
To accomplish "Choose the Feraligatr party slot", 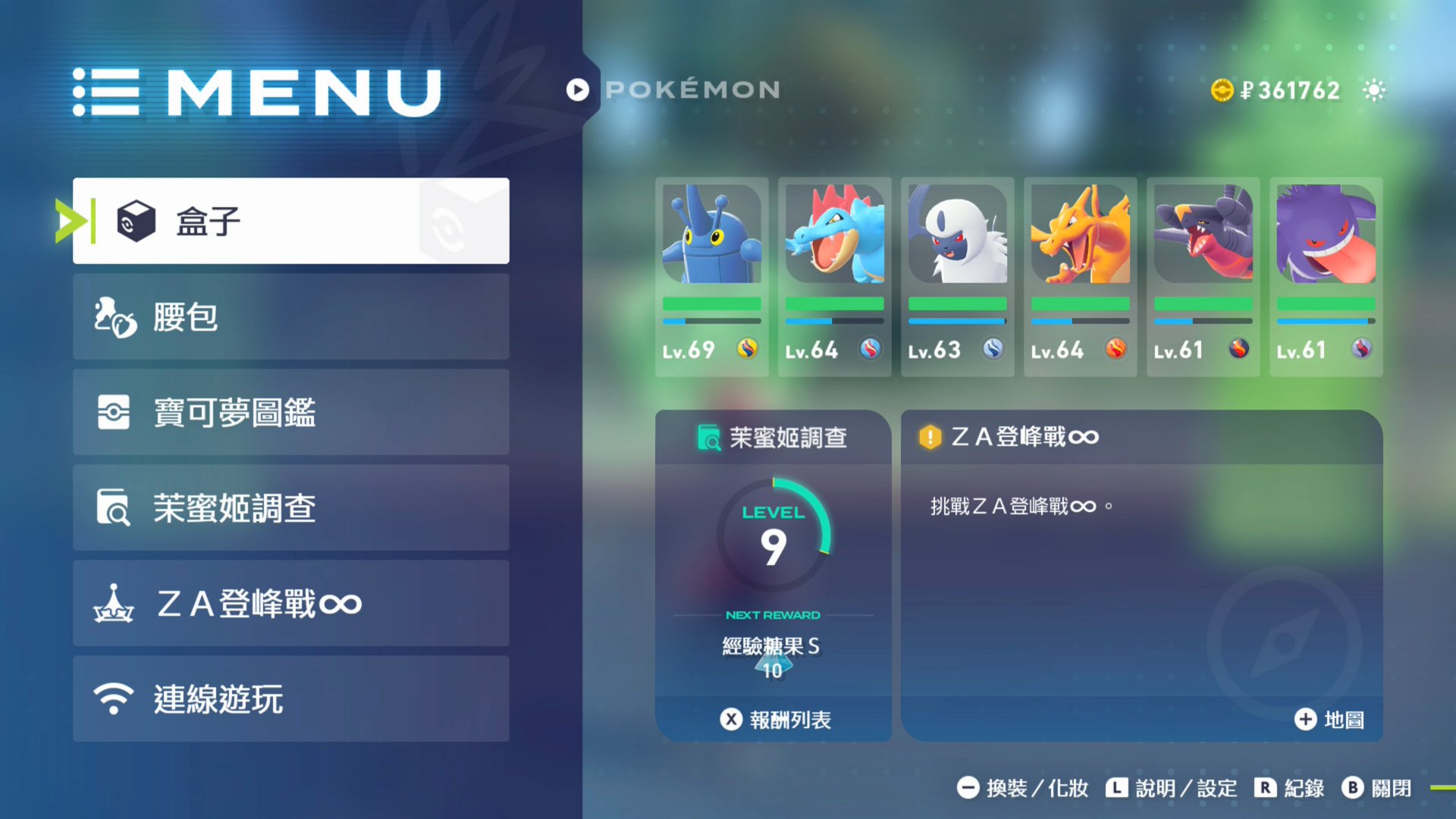I will coord(834,277).
